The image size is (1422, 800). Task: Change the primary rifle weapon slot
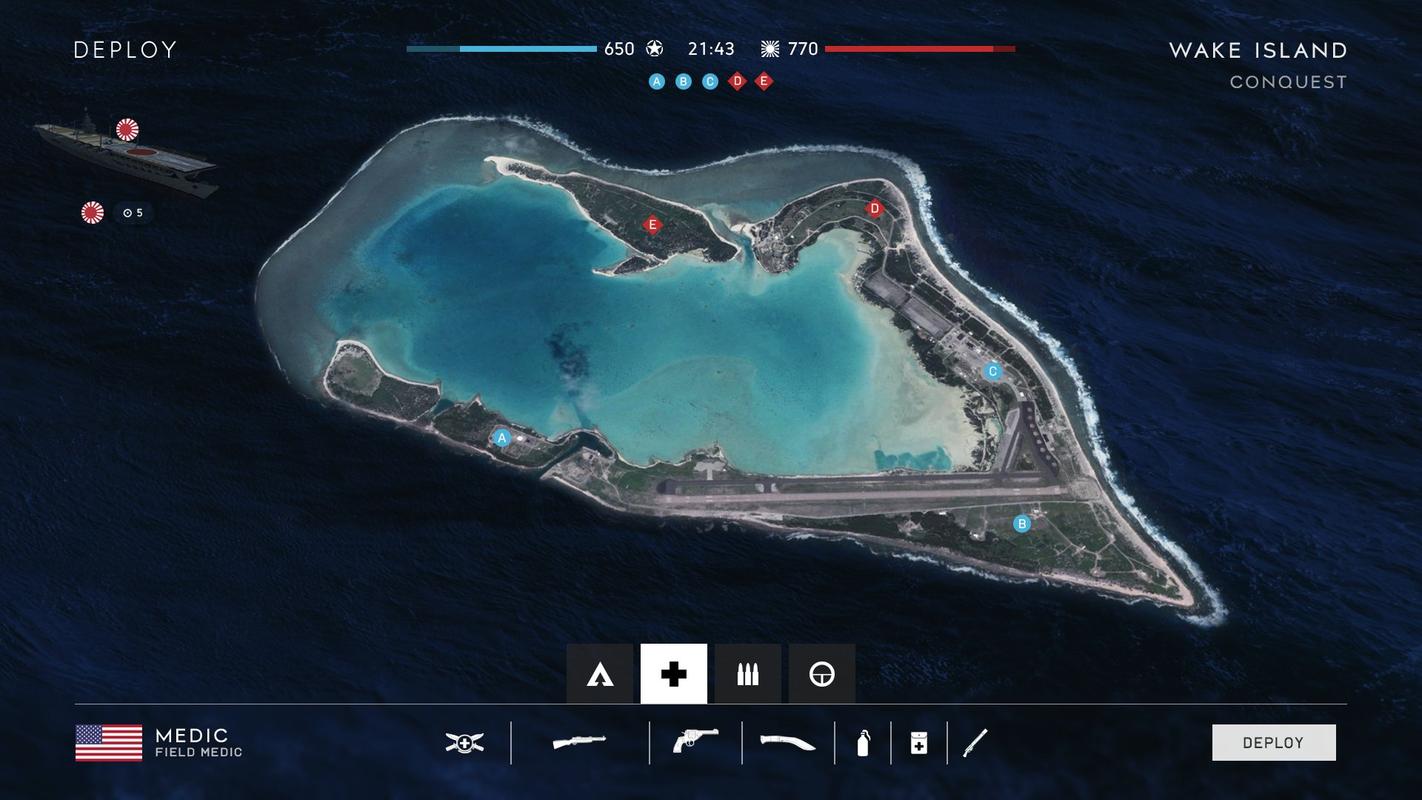click(x=580, y=743)
